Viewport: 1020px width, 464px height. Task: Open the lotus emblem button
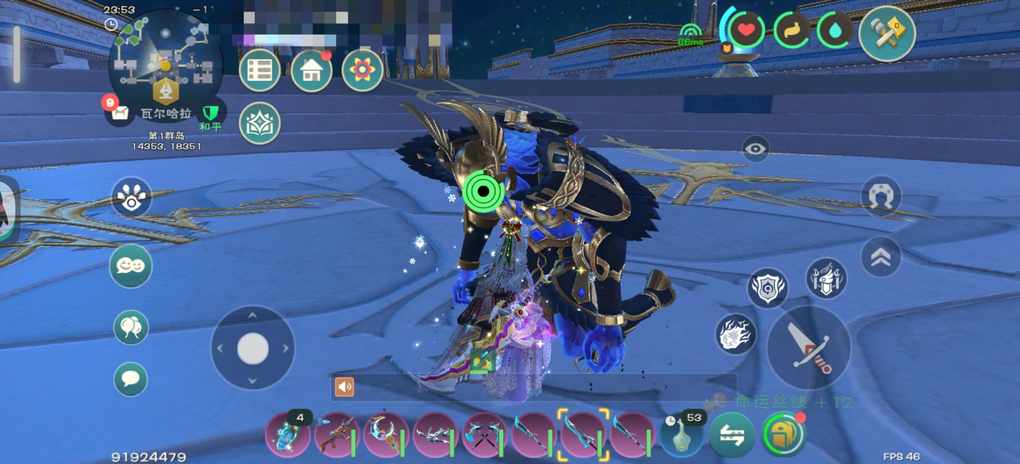260,123
